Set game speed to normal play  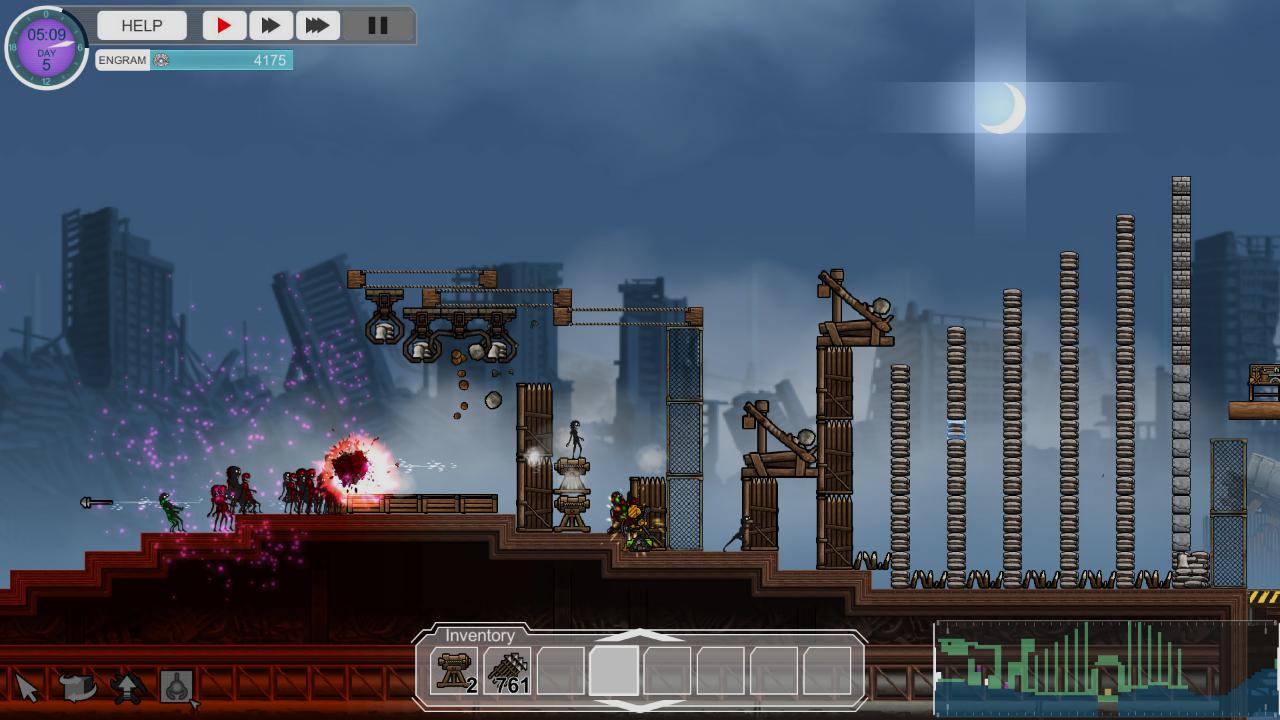click(x=224, y=26)
